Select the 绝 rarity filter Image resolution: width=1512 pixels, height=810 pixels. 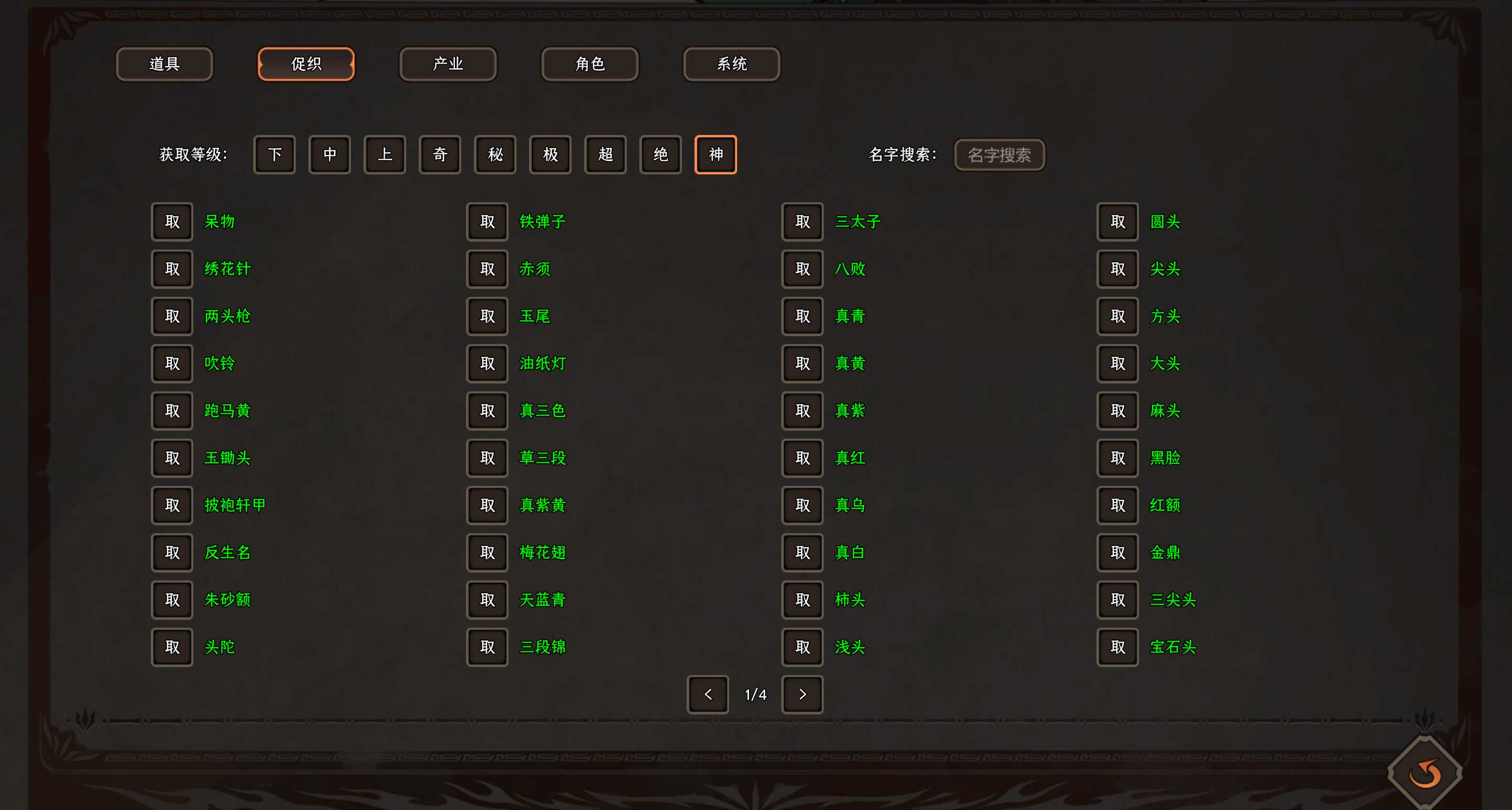(660, 154)
